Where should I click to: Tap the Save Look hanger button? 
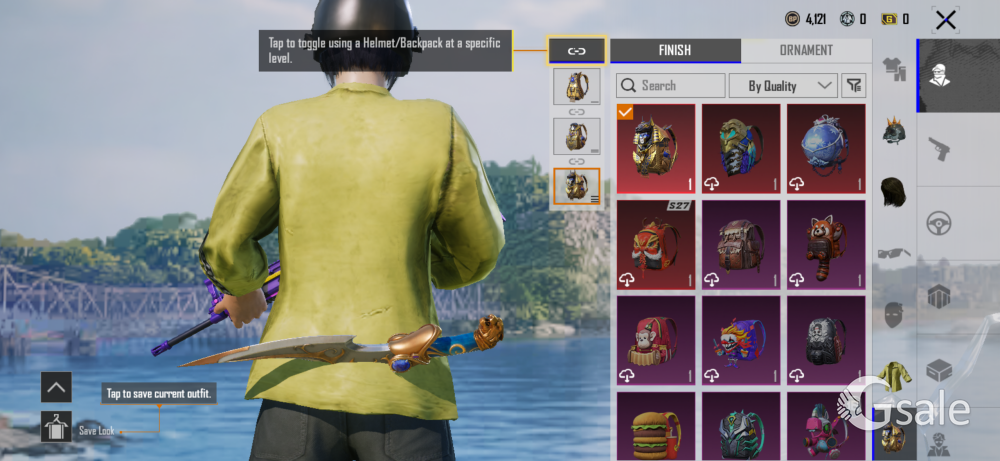coord(56,427)
